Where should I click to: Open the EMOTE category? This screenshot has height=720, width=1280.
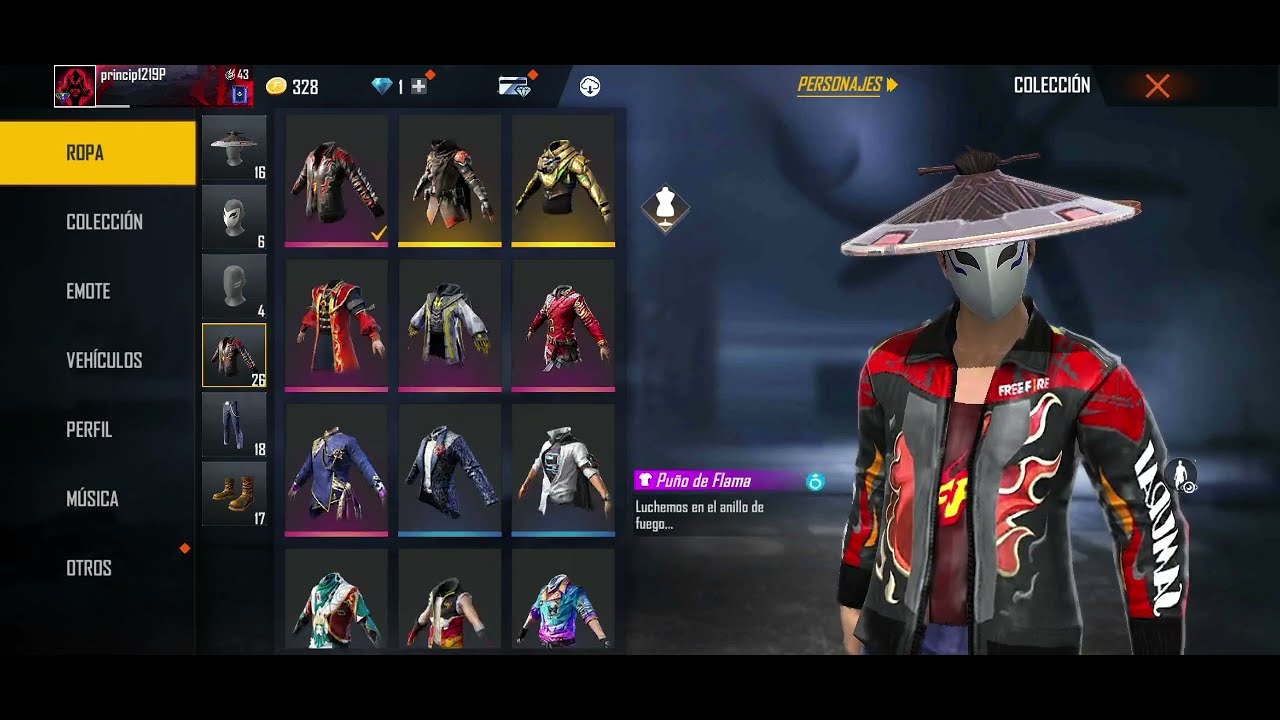(88, 291)
